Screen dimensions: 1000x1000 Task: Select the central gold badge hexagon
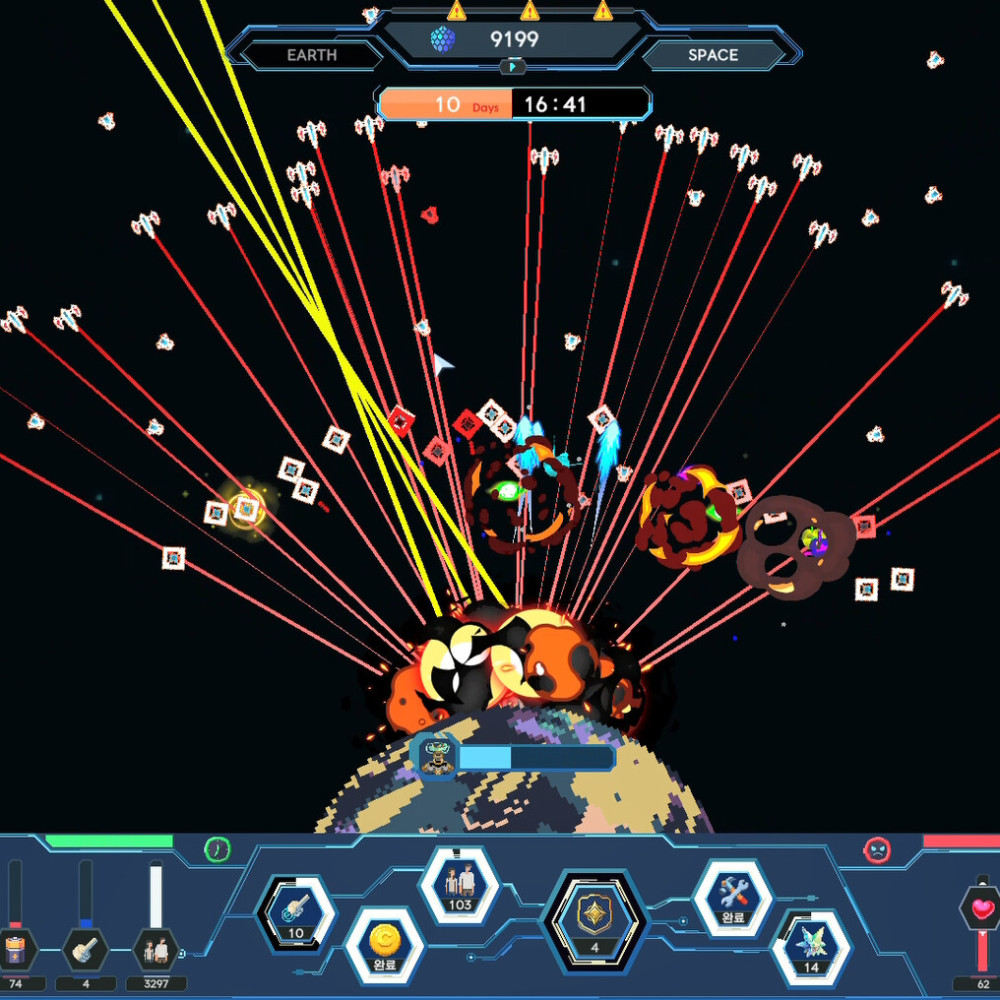click(595, 917)
